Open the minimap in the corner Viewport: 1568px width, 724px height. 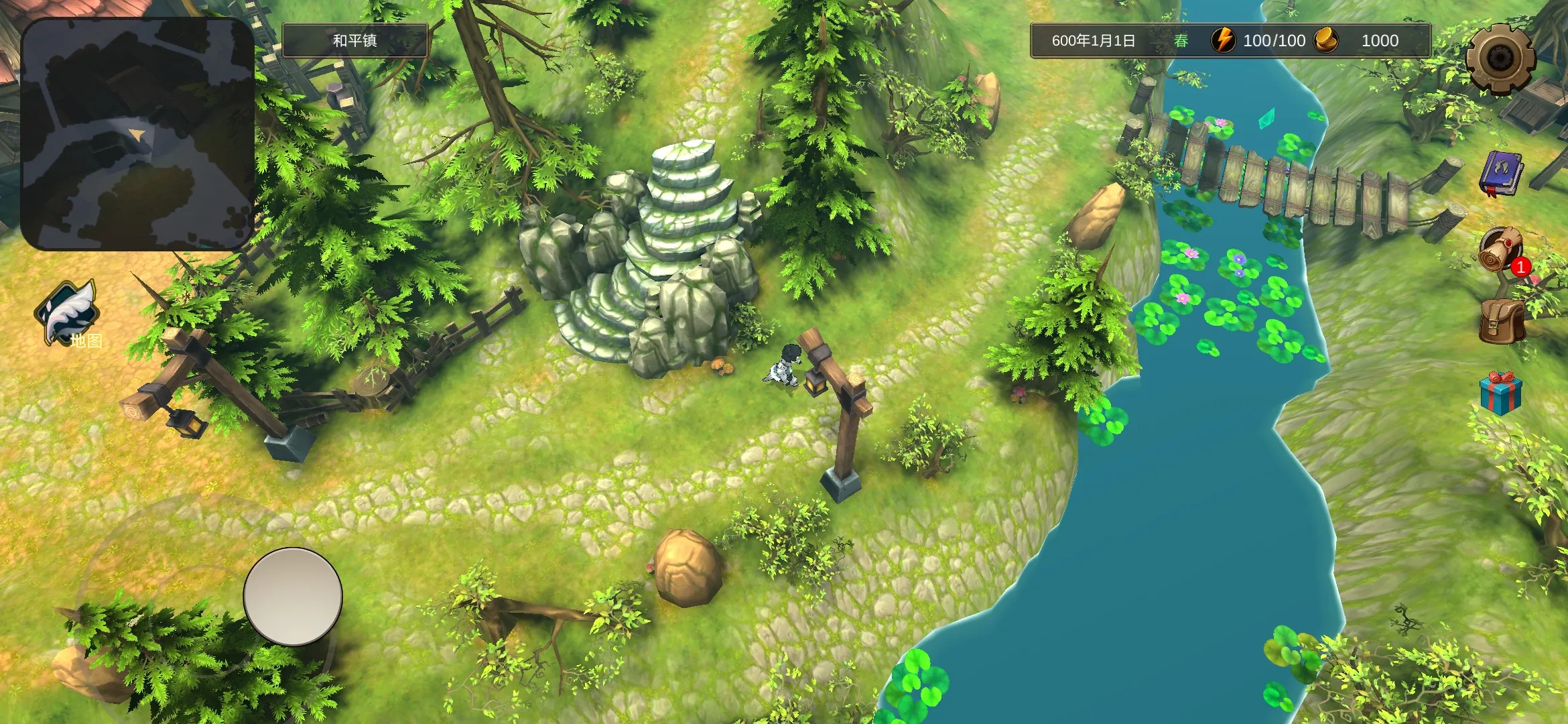[138, 134]
